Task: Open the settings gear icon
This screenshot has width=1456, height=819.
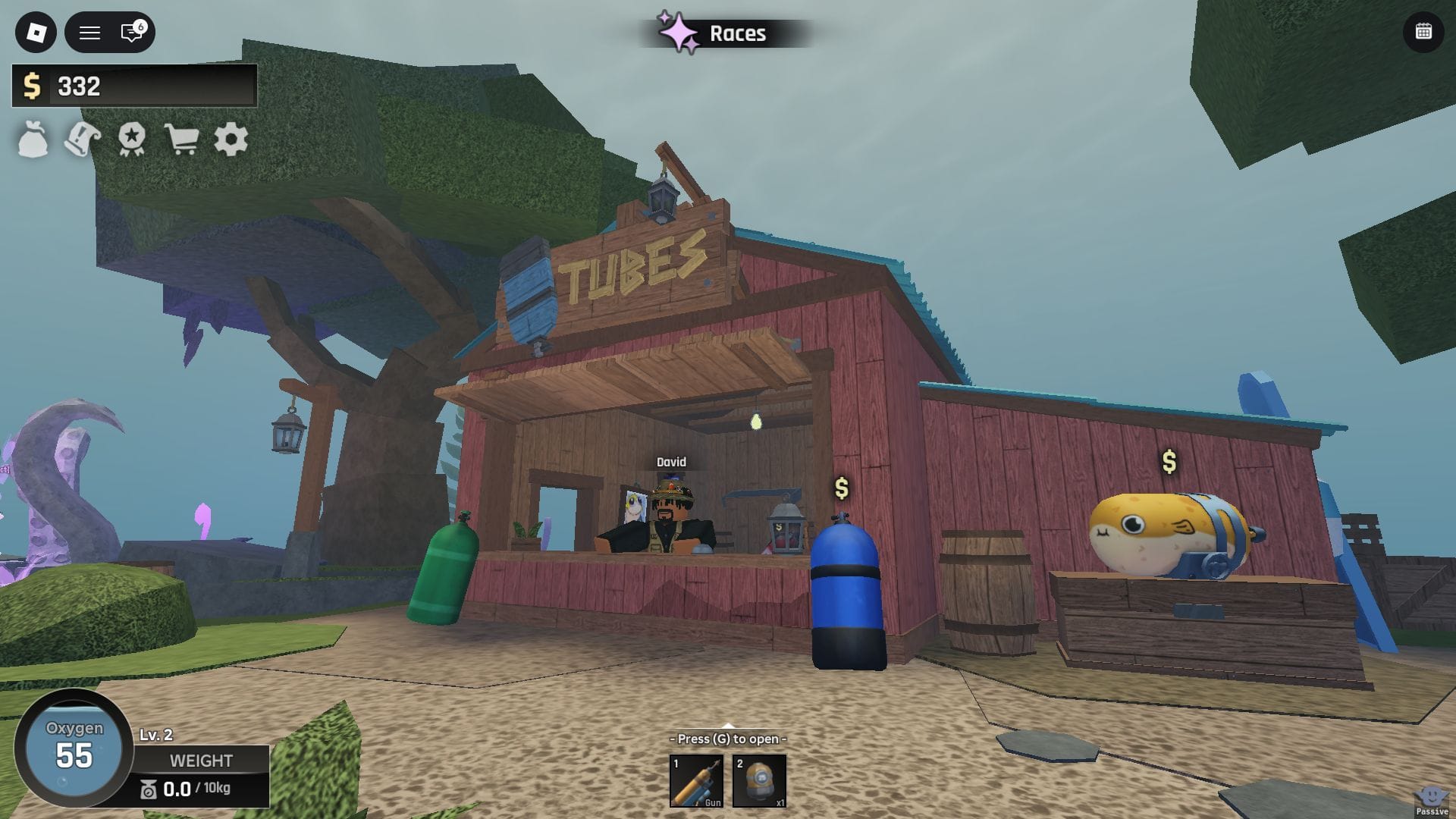Action: pyautogui.click(x=231, y=140)
